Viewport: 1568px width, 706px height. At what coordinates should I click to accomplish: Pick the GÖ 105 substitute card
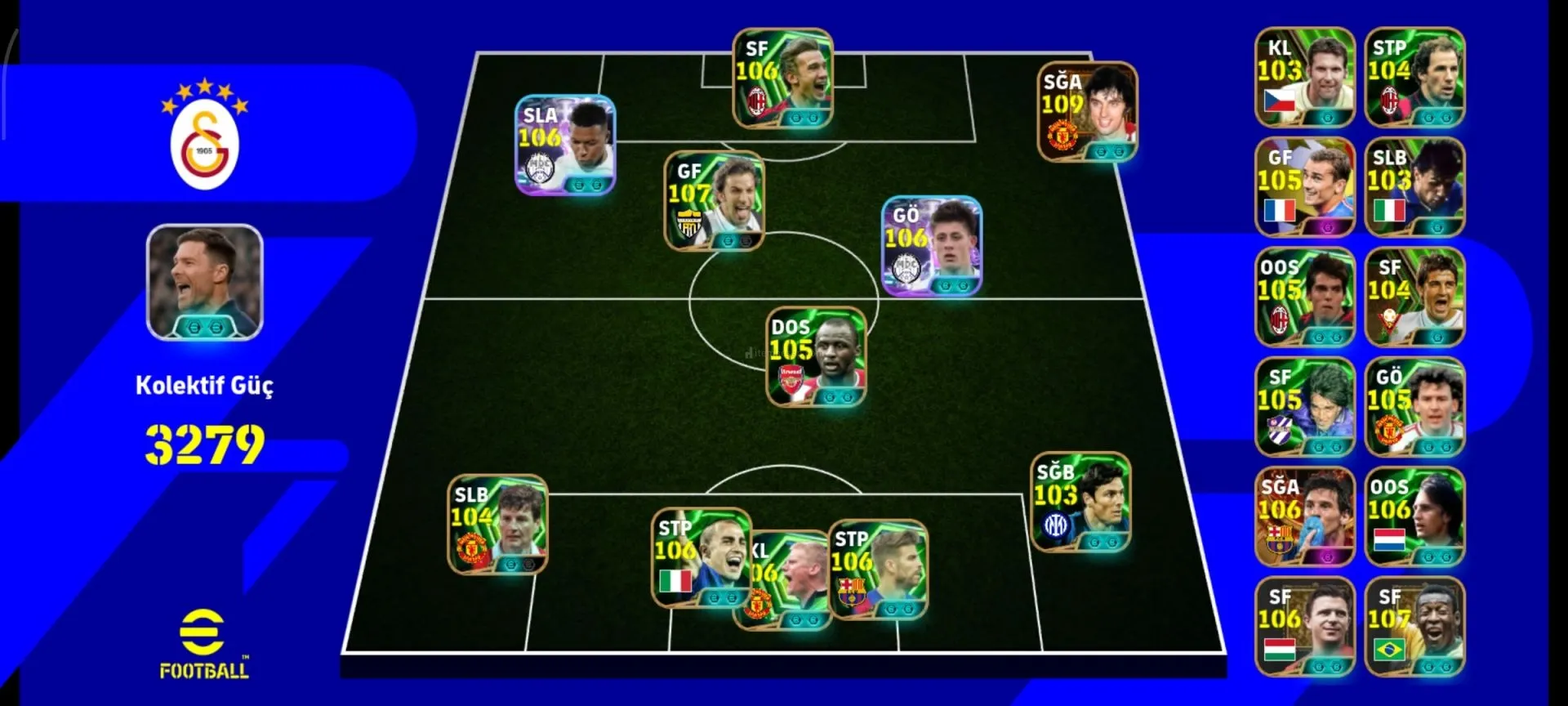point(1414,407)
